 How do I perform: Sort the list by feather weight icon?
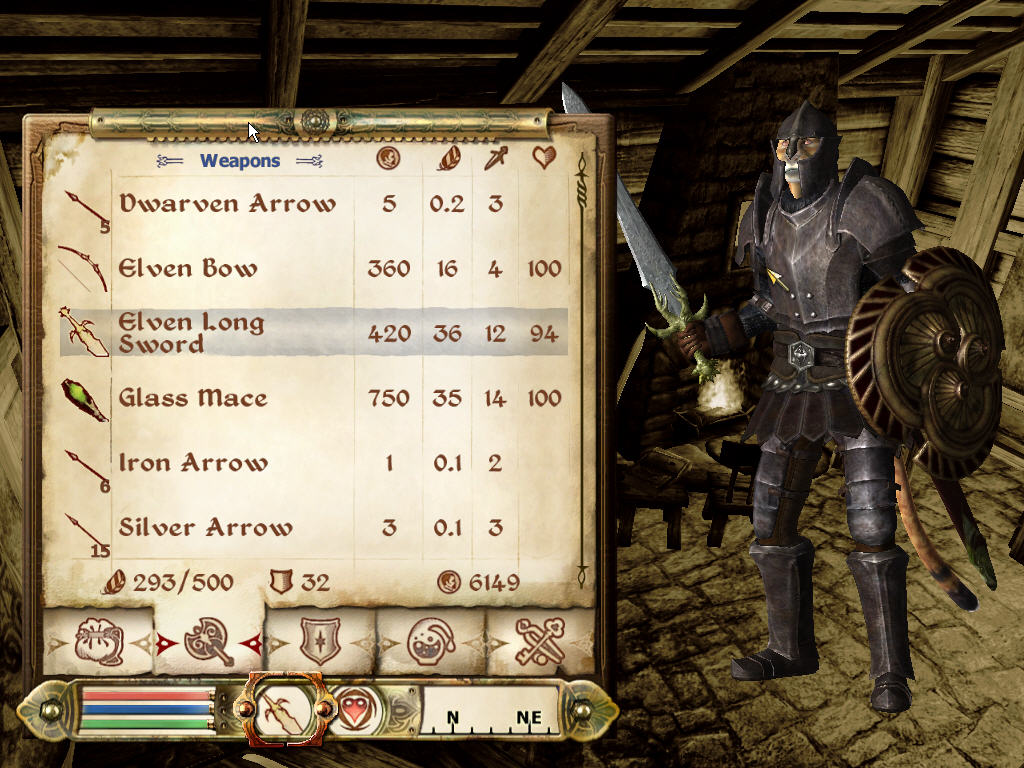click(446, 158)
